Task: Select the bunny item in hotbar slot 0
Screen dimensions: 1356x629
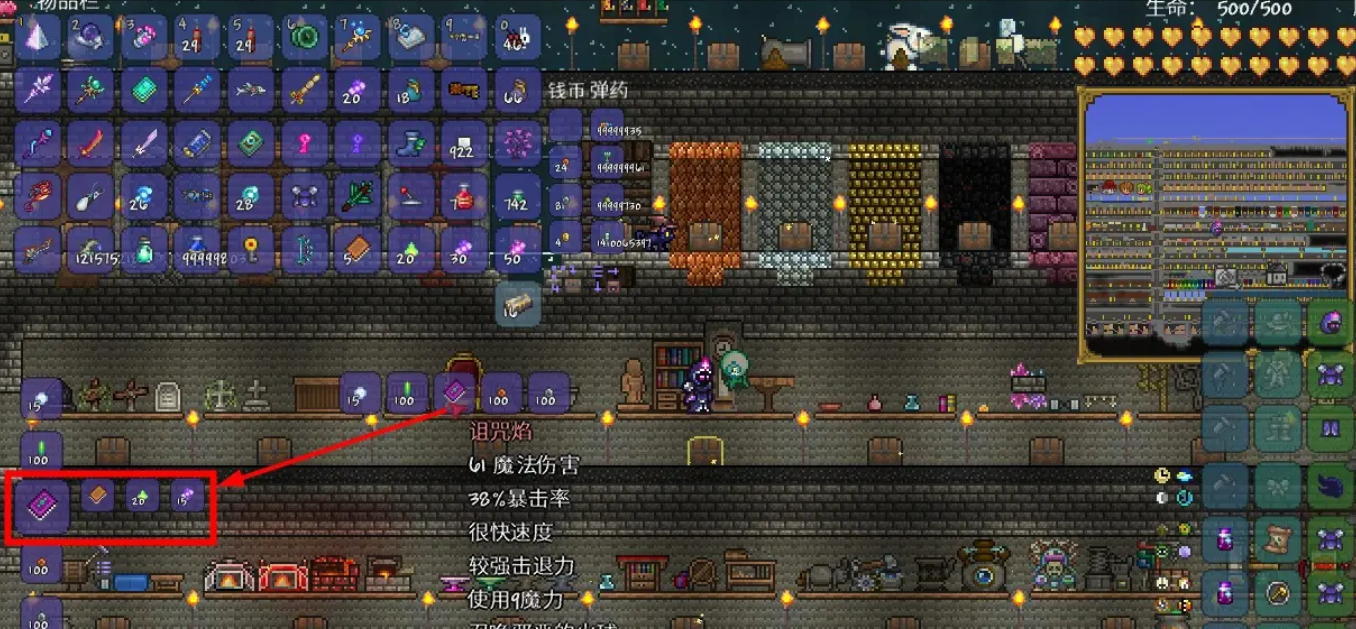Action: pos(517,37)
